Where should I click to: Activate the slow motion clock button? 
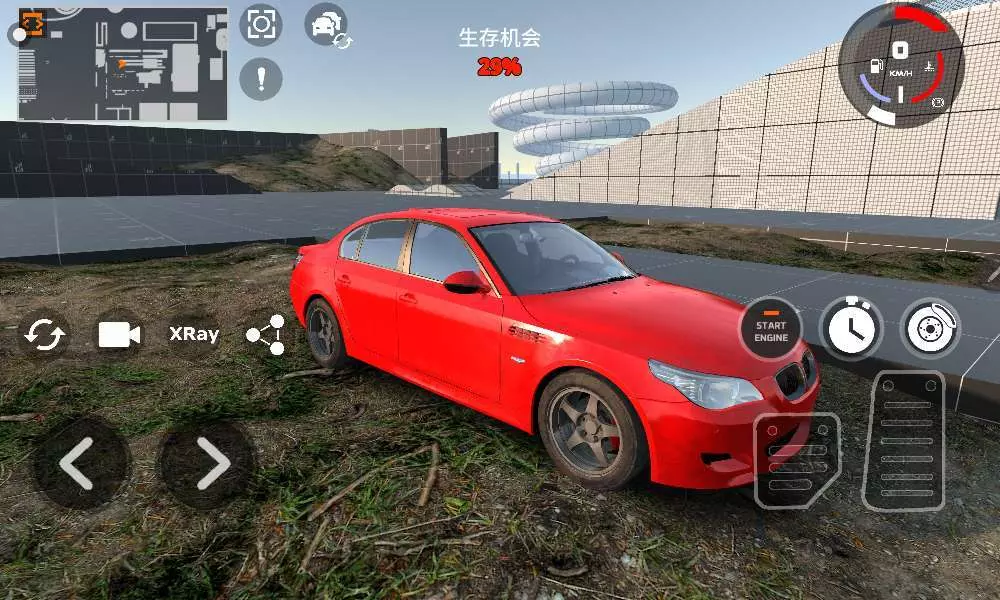click(x=851, y=329)
